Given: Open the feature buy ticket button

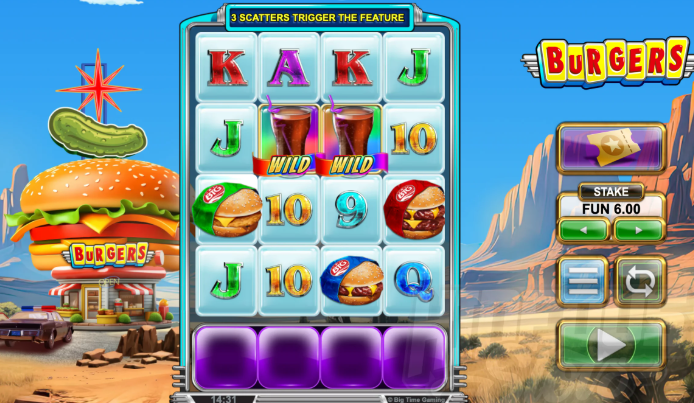Looking at the screenshot, I should pyautogui.click(x=611, y=149).
